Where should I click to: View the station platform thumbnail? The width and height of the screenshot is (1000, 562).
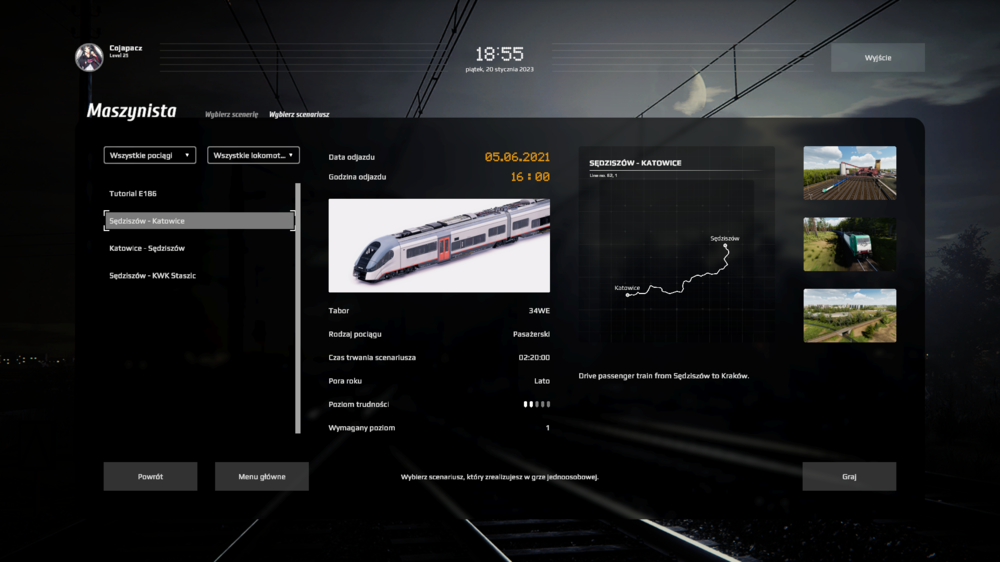[849, 172]
